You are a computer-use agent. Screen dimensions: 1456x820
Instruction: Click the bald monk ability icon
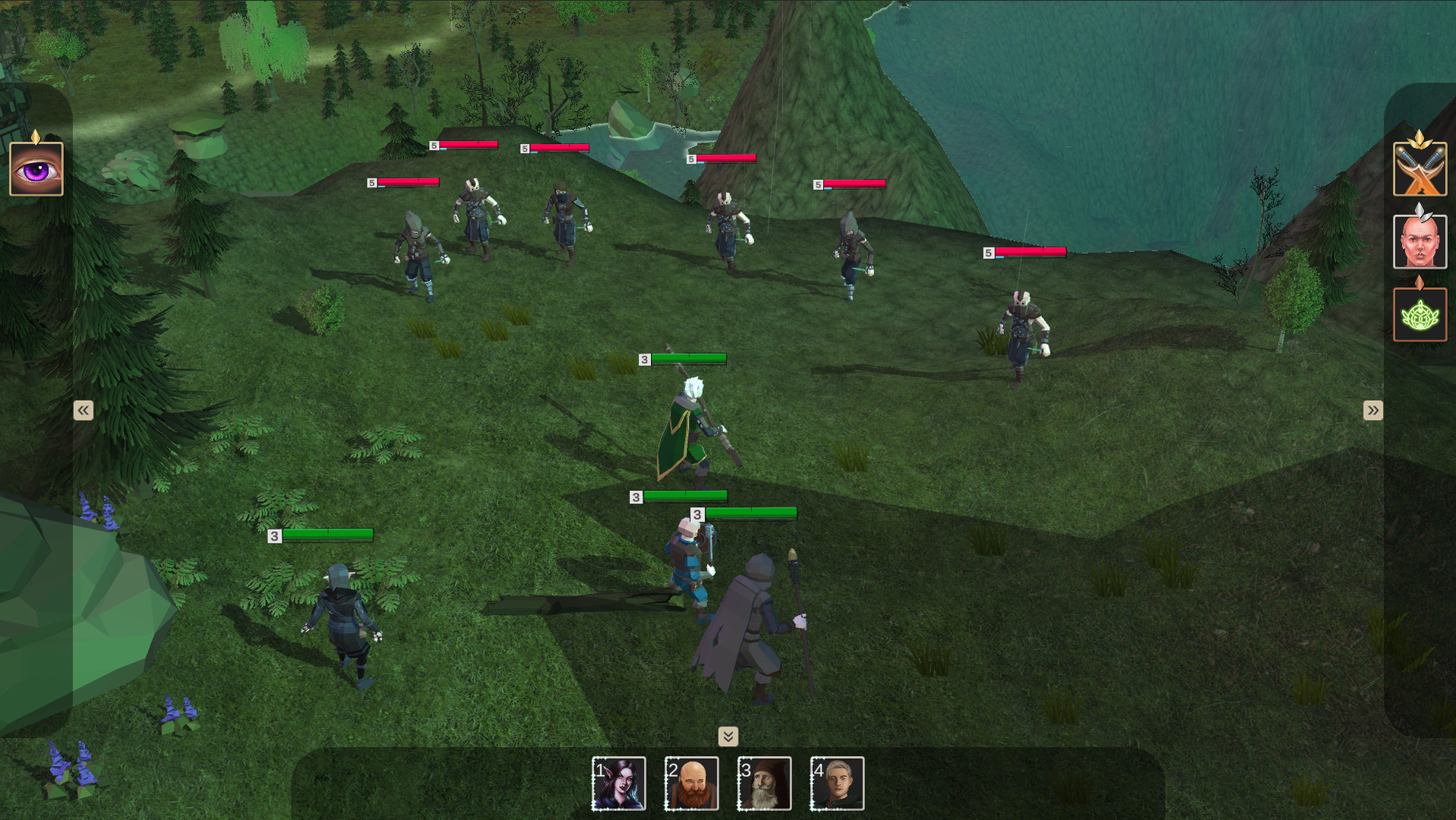click(1419, 243)
